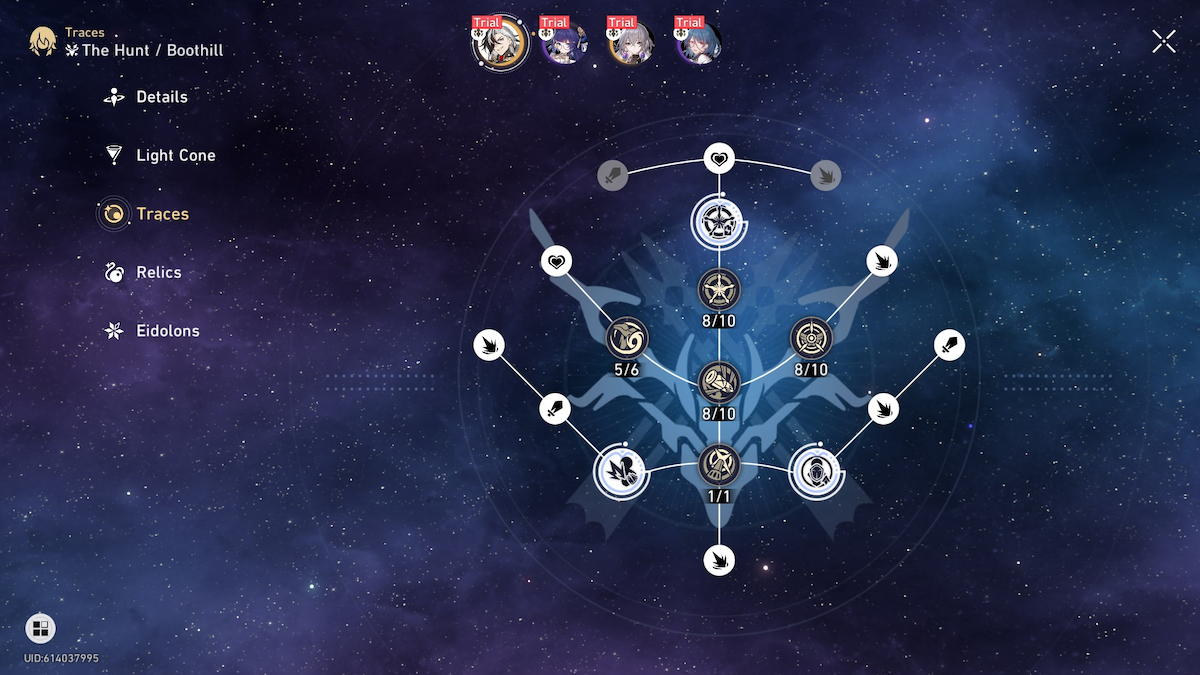Select the target-reticle trace on the right
The height and width of the screenshot is (675, 1200).
tap(811, 339)
